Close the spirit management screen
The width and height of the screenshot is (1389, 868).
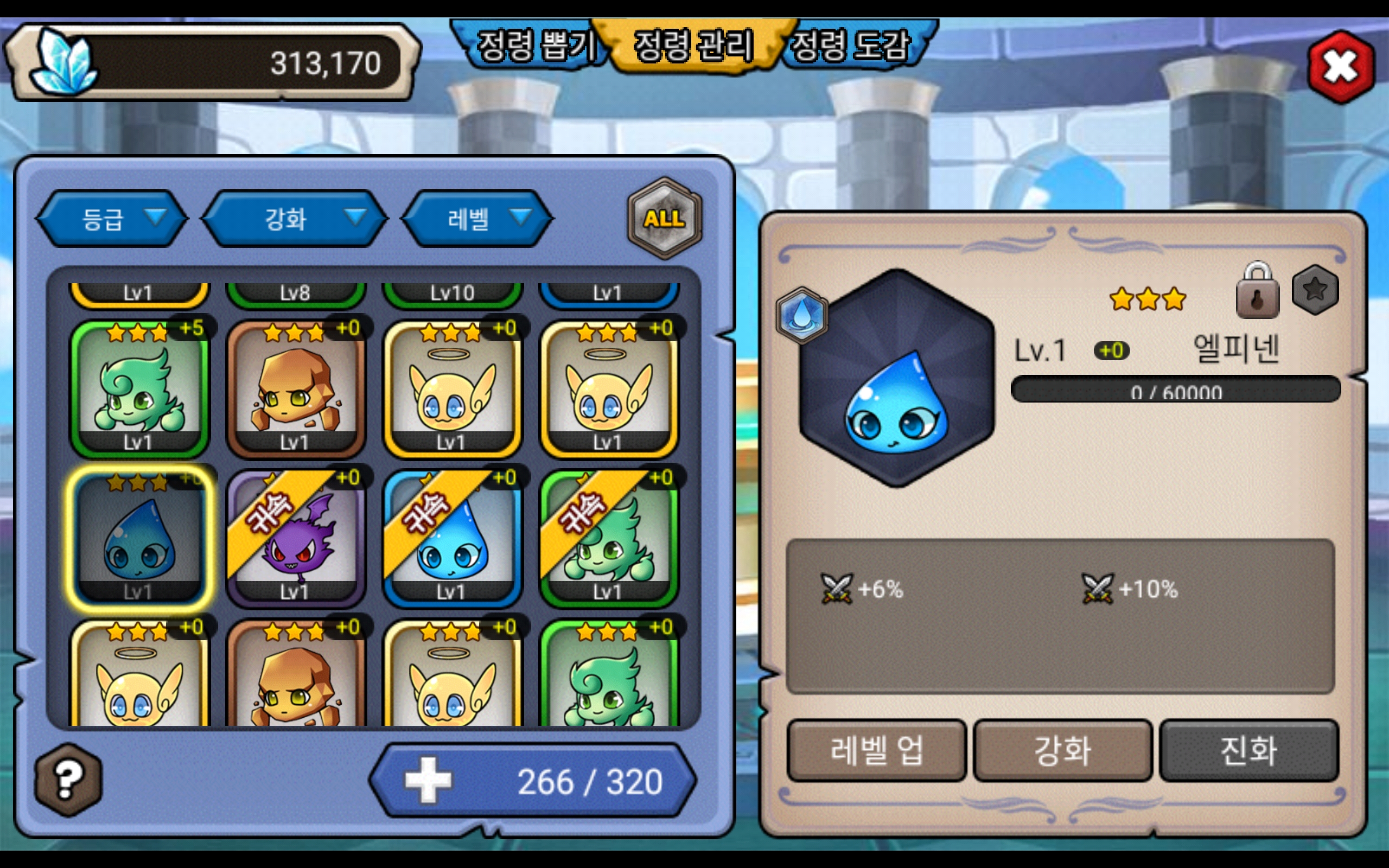point(1340,67)
